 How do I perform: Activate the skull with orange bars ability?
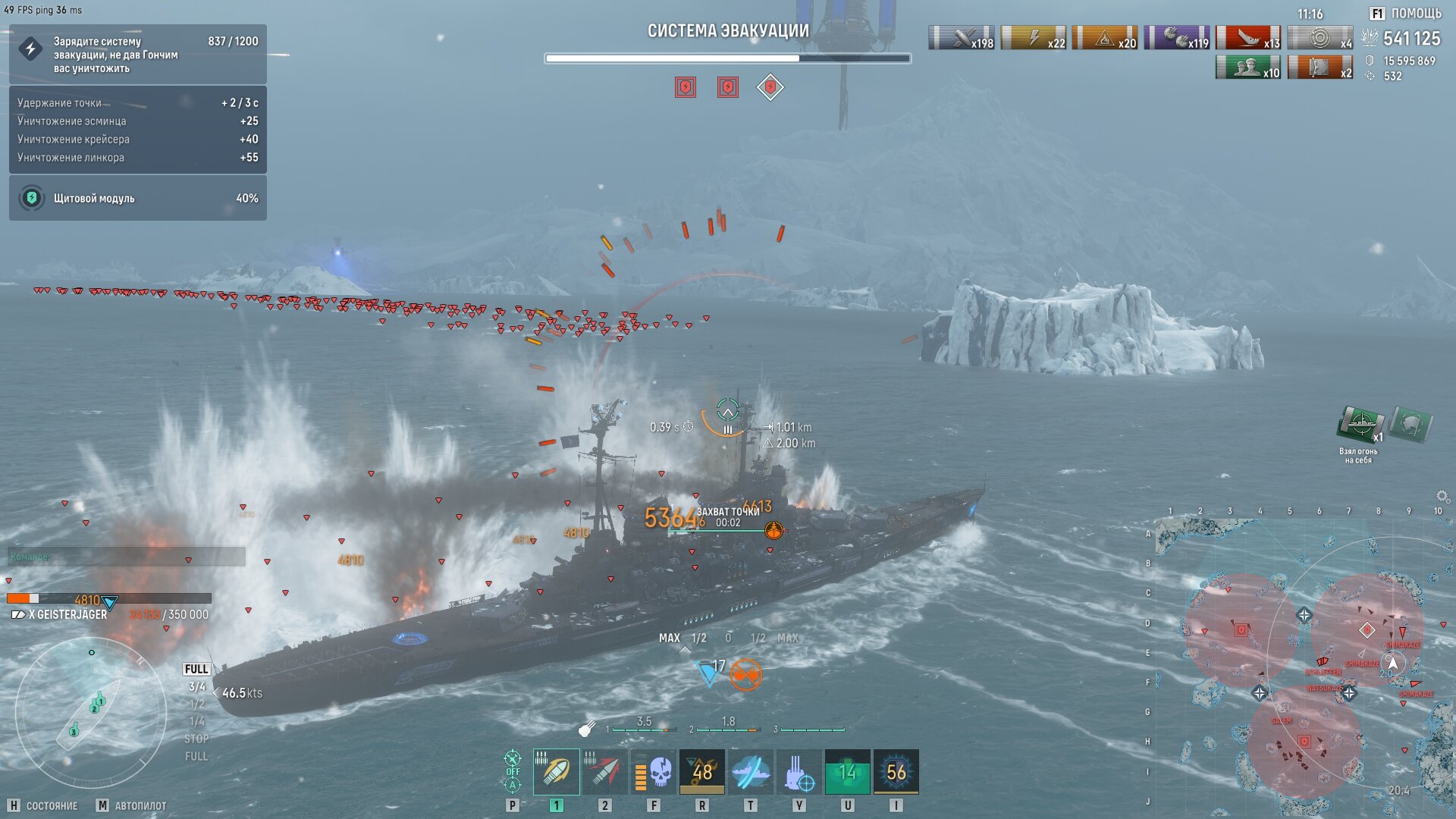[654, 772]
